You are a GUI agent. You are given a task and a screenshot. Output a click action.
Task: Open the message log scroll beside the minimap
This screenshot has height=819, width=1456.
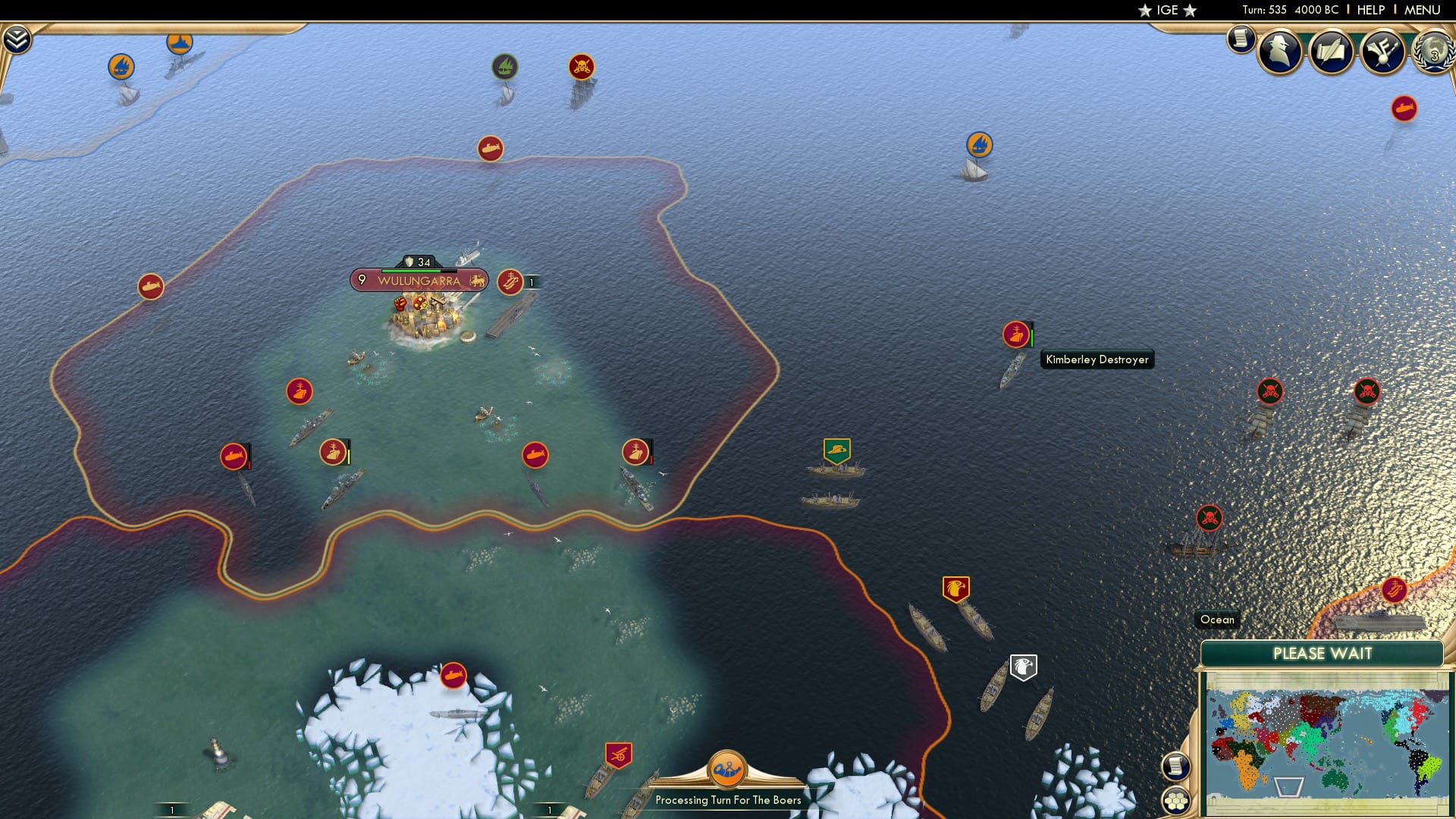[x=1175, y=767]
